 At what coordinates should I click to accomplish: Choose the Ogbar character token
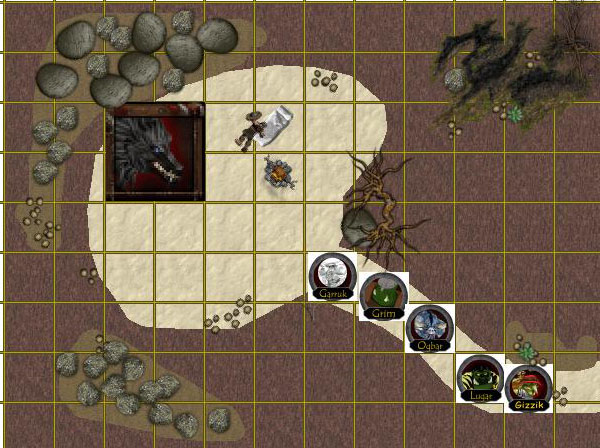pos(430,328)
